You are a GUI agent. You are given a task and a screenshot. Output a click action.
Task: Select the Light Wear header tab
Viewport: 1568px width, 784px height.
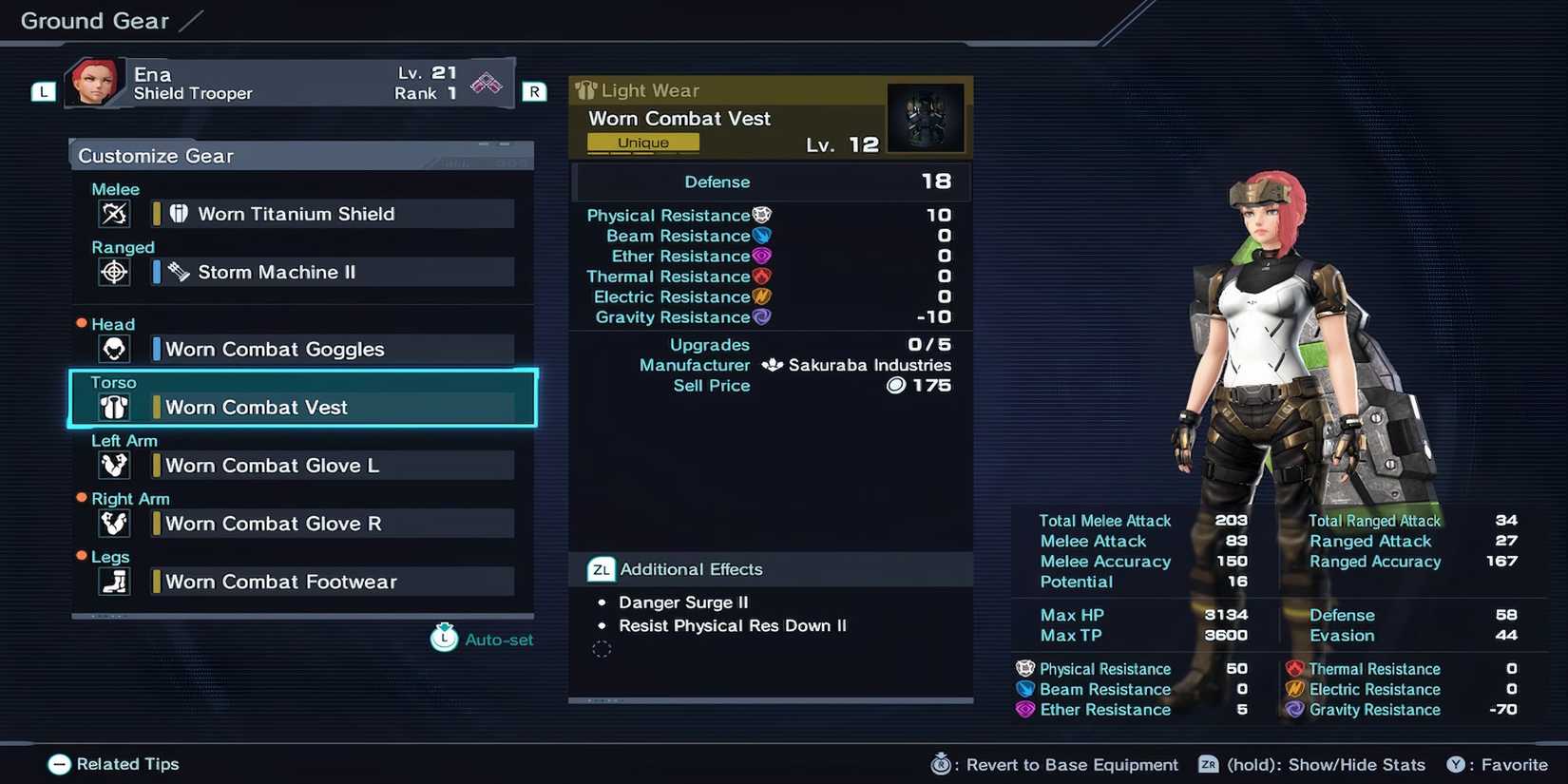[639, 90]
